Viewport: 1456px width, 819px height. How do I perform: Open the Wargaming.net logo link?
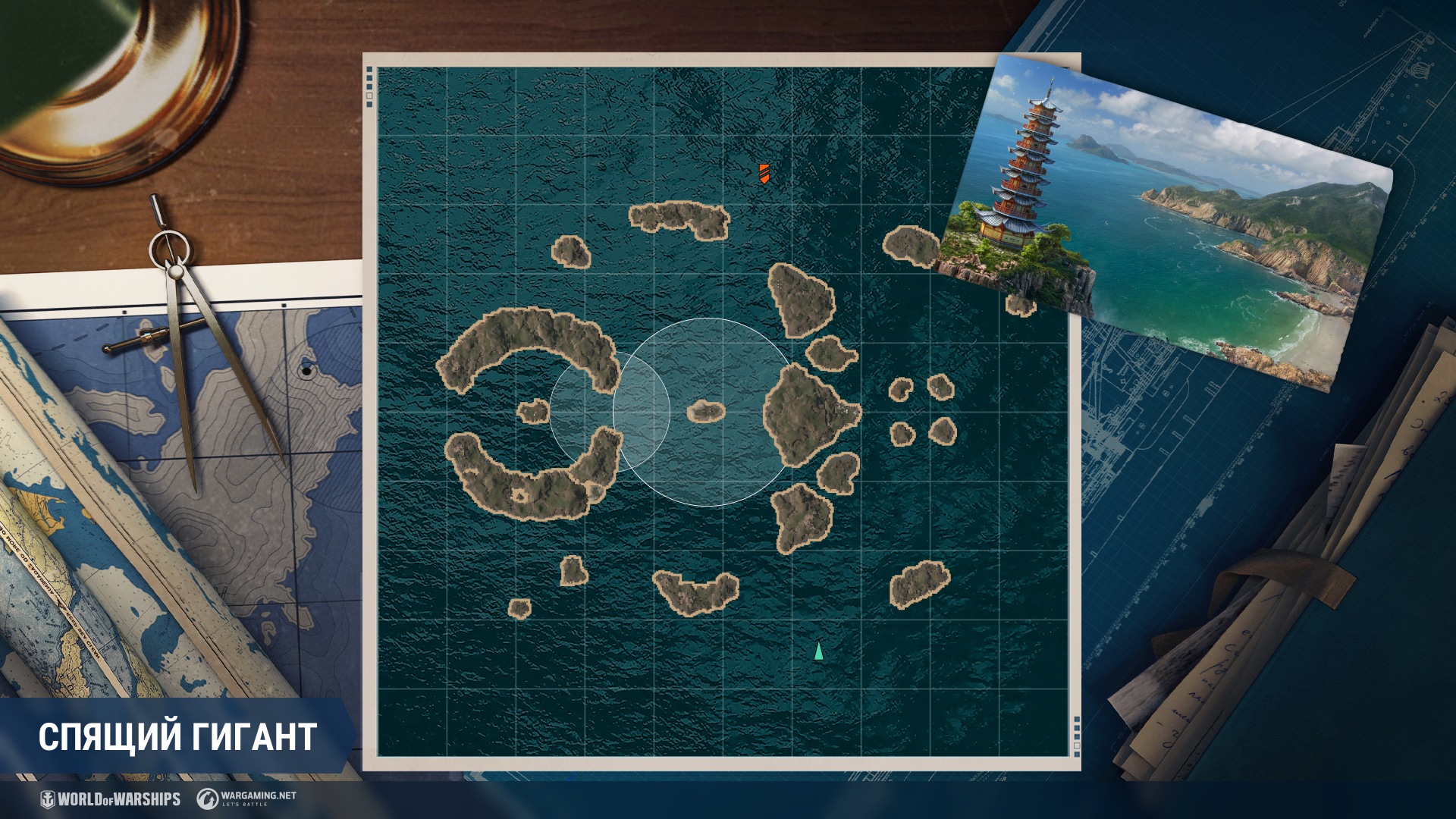click(246, 798)
